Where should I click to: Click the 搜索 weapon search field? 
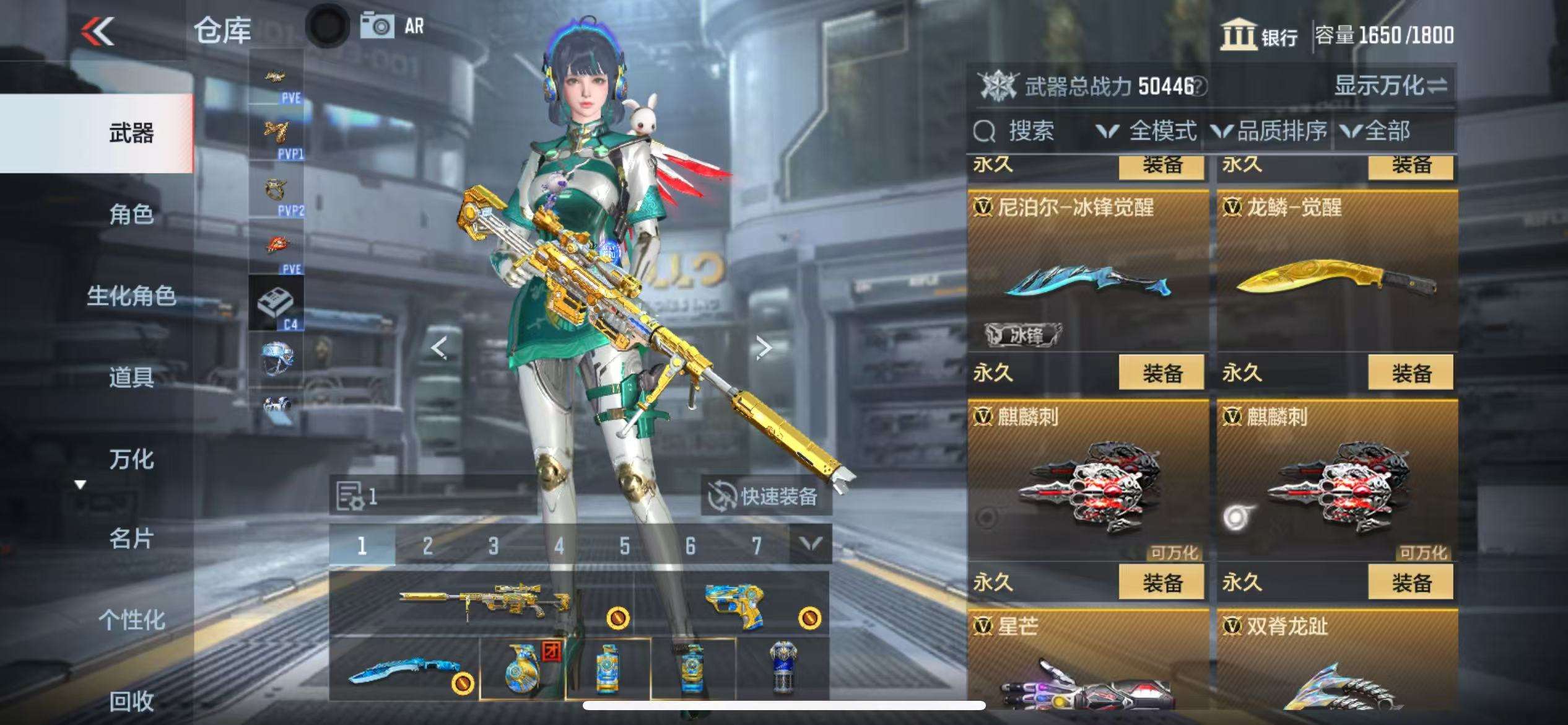tap(1030, 131)
